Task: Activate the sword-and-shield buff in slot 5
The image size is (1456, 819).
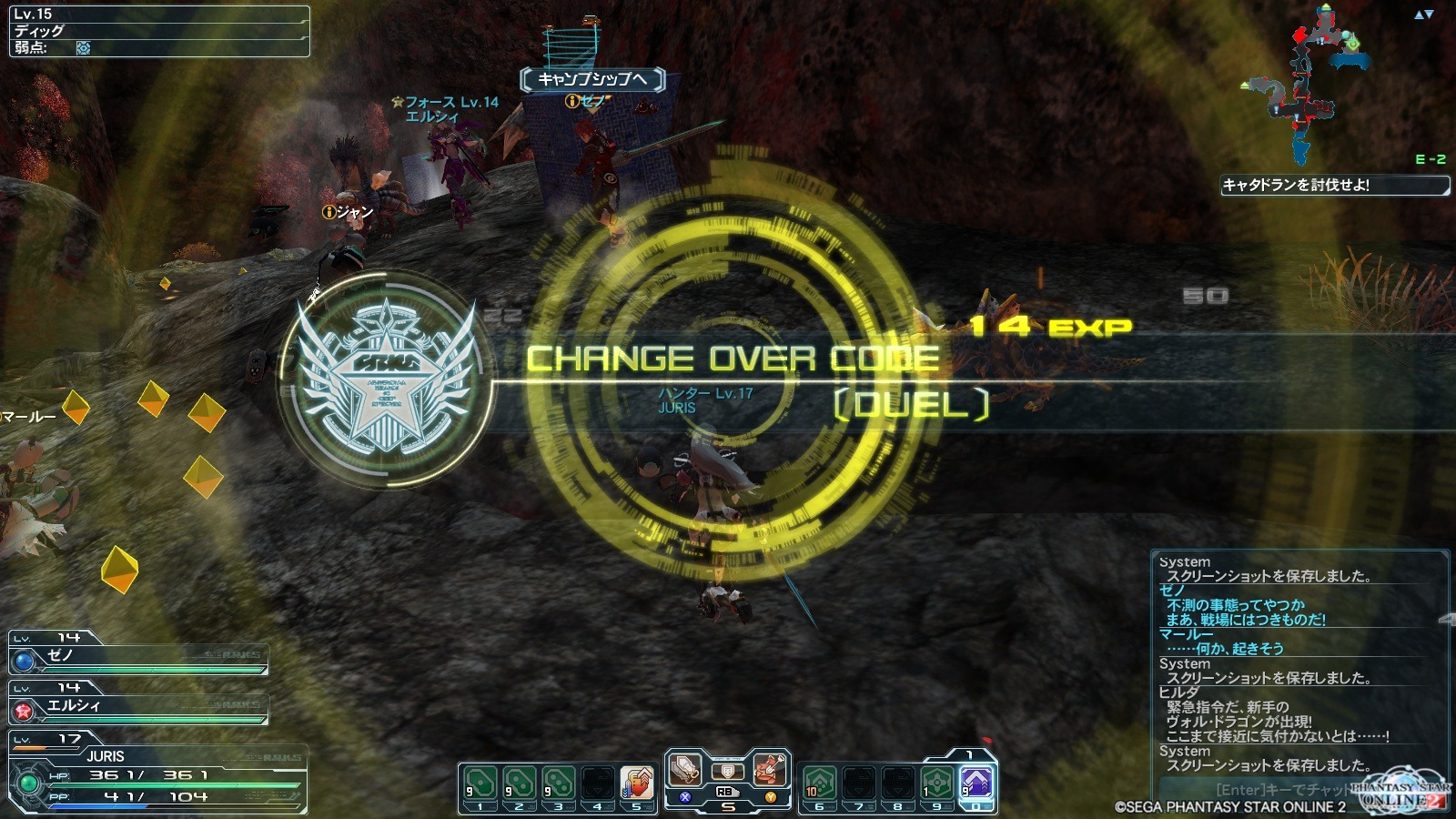Action: click(x=636, y=784)
